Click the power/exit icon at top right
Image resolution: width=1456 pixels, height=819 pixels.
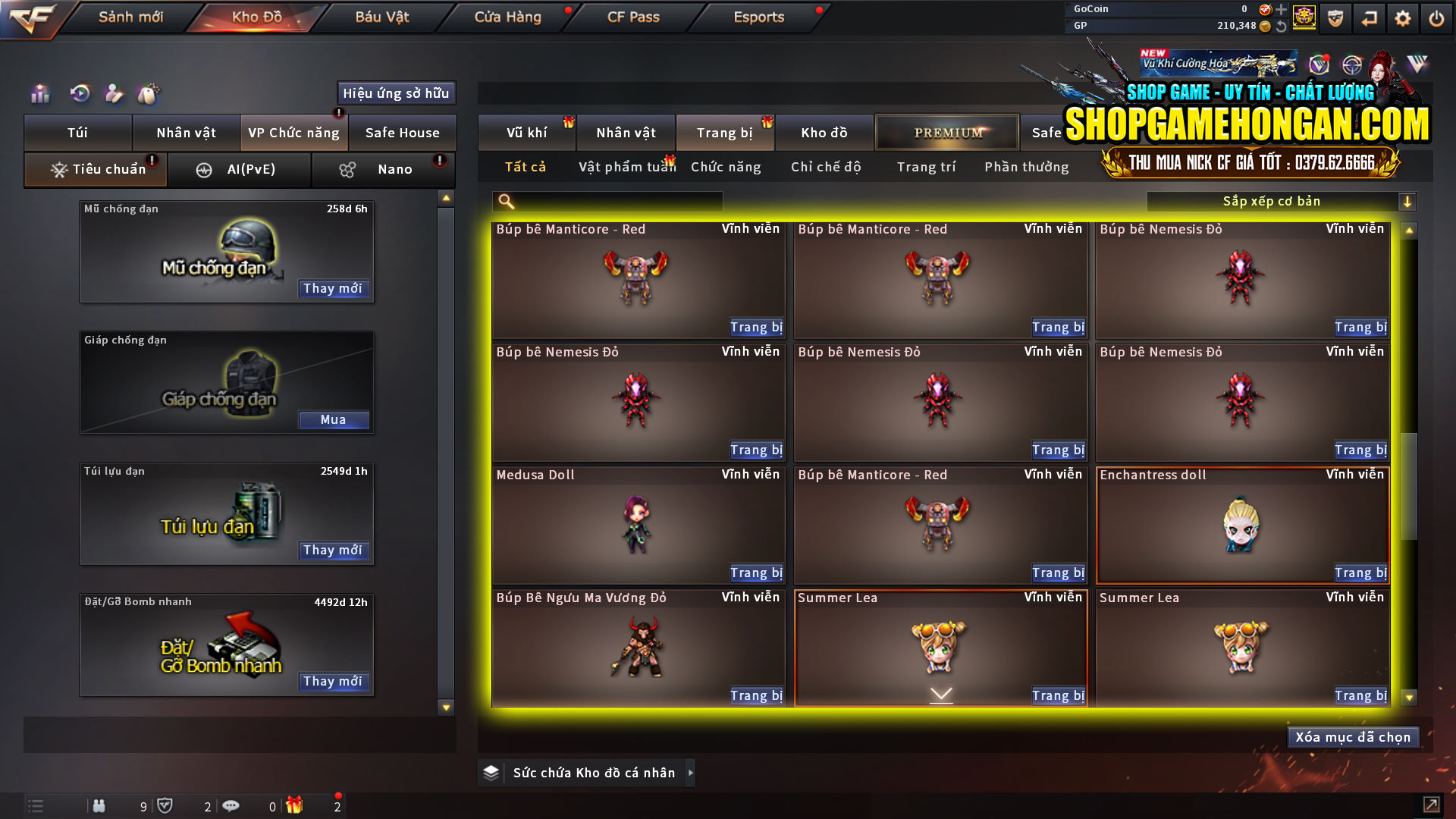point(1436,17)
